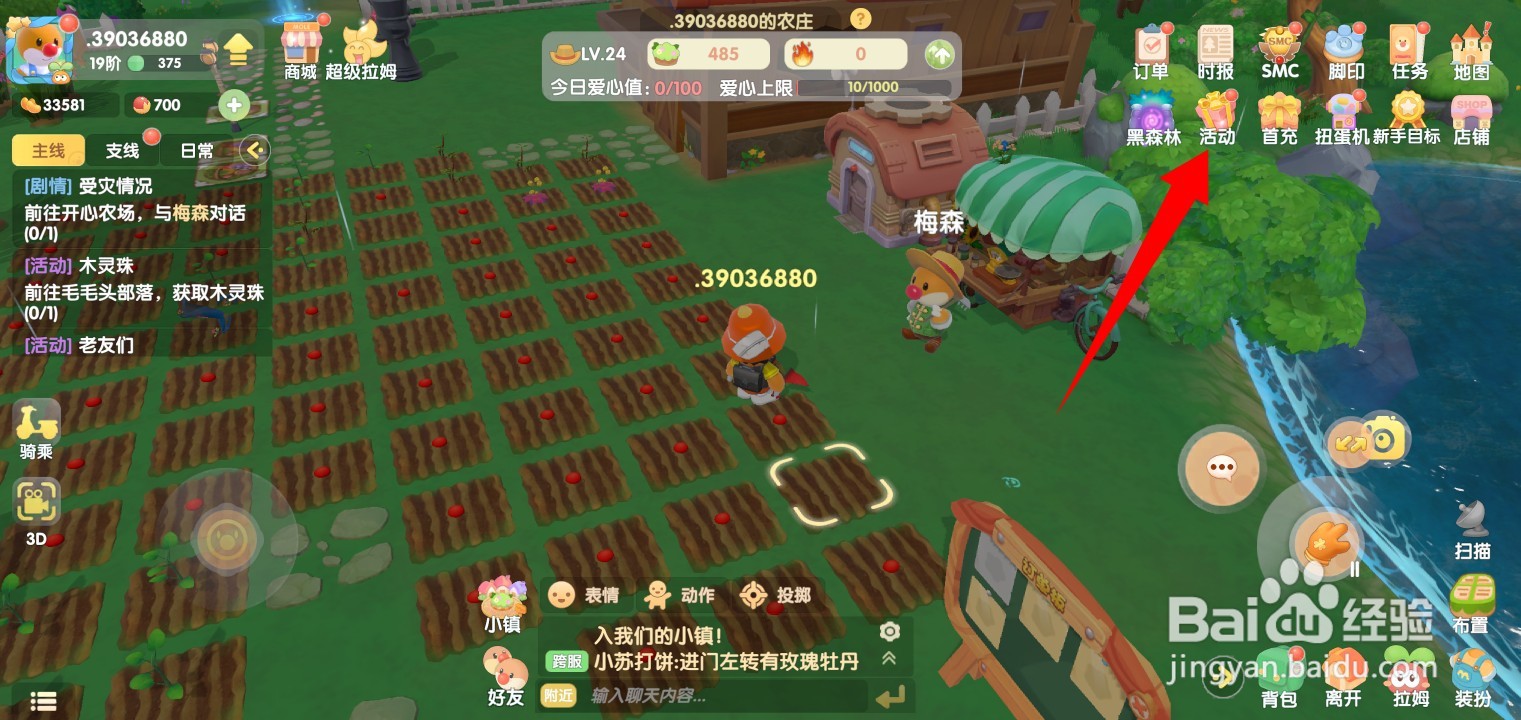Screen dimensions: 1521x720
Task: Open the 附近 chat channel selector
Action: 558,697
